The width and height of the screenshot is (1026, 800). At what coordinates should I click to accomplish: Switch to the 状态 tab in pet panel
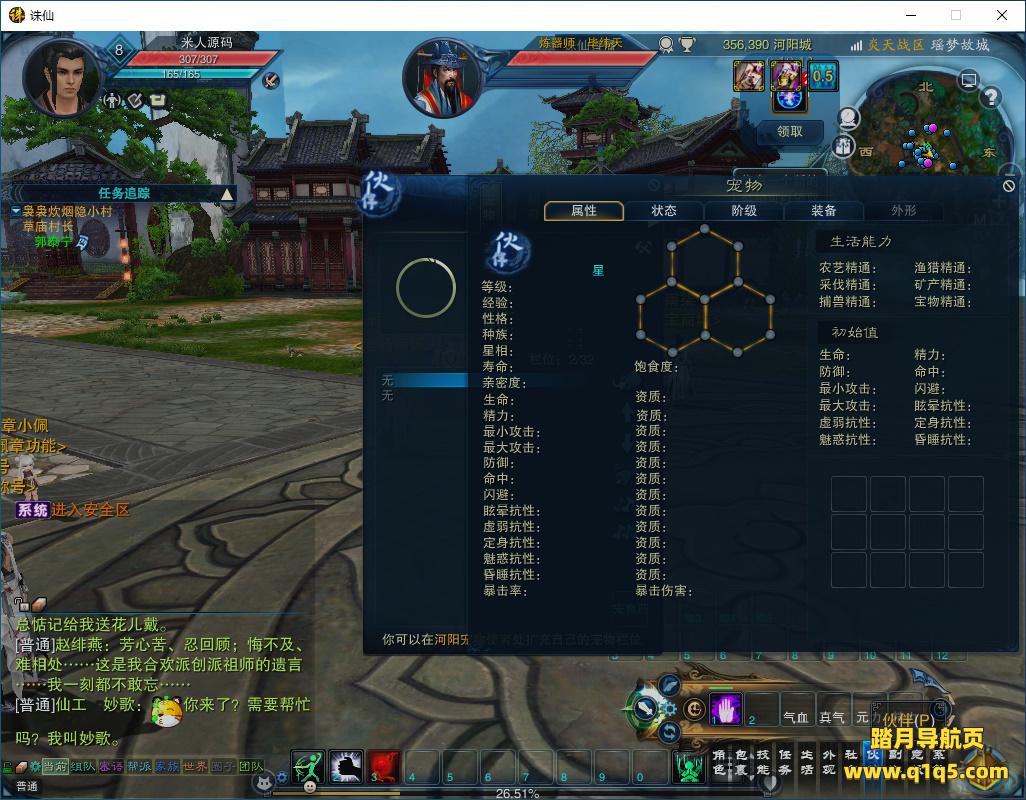(x=664, y=211)
